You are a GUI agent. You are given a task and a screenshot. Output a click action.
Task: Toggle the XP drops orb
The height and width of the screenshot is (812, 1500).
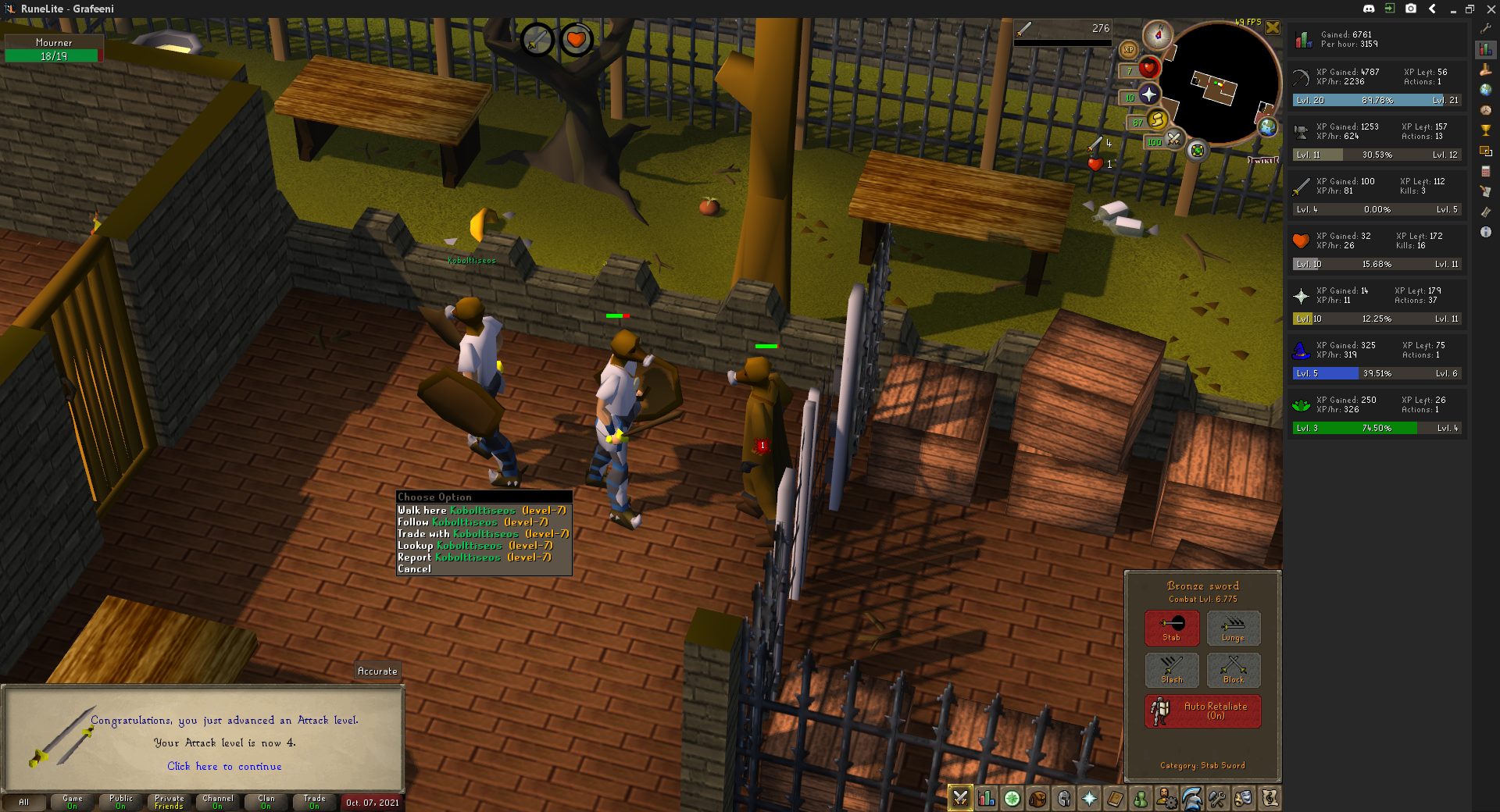click(x=1128, y=50)
